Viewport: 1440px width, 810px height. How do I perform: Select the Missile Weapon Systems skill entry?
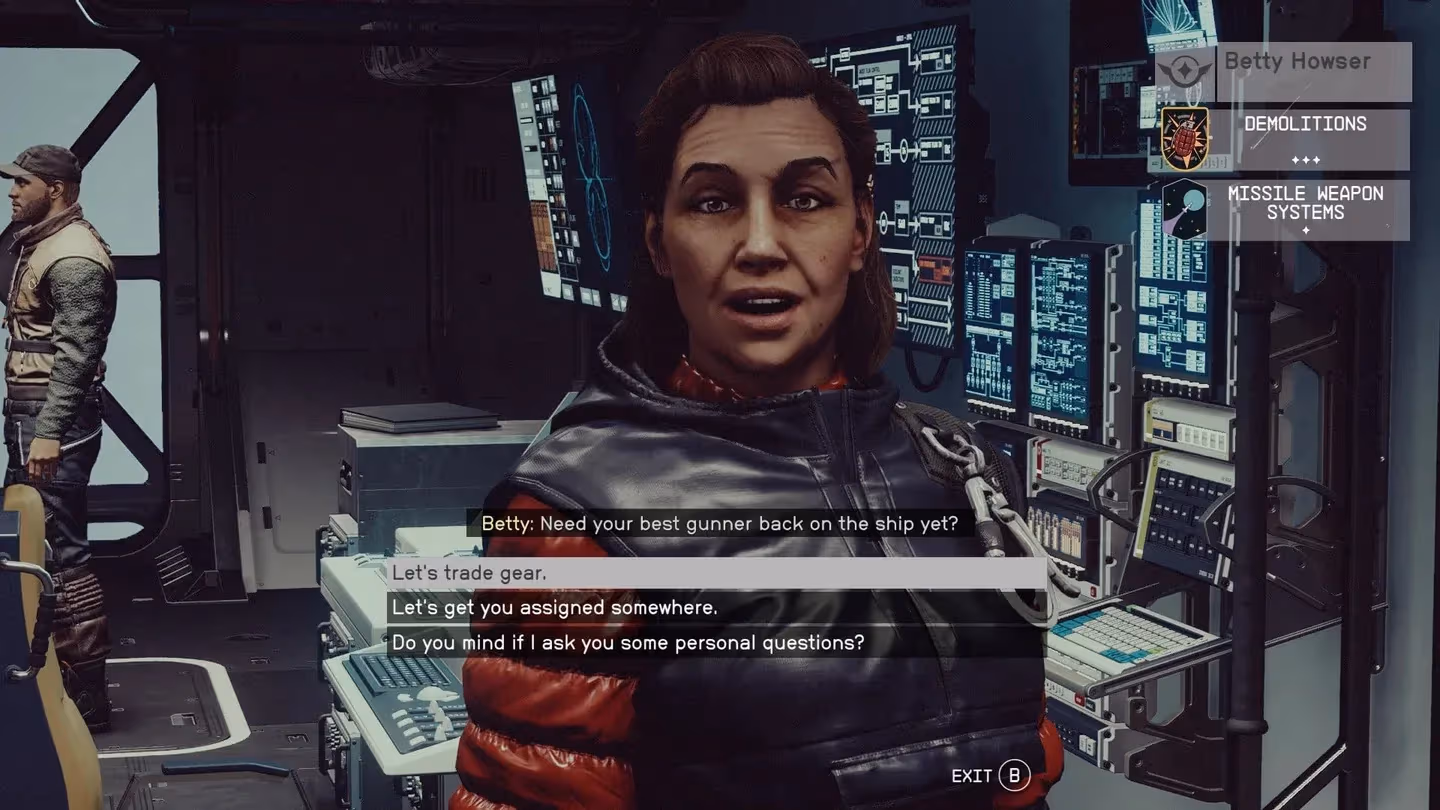coord(1285,210)
